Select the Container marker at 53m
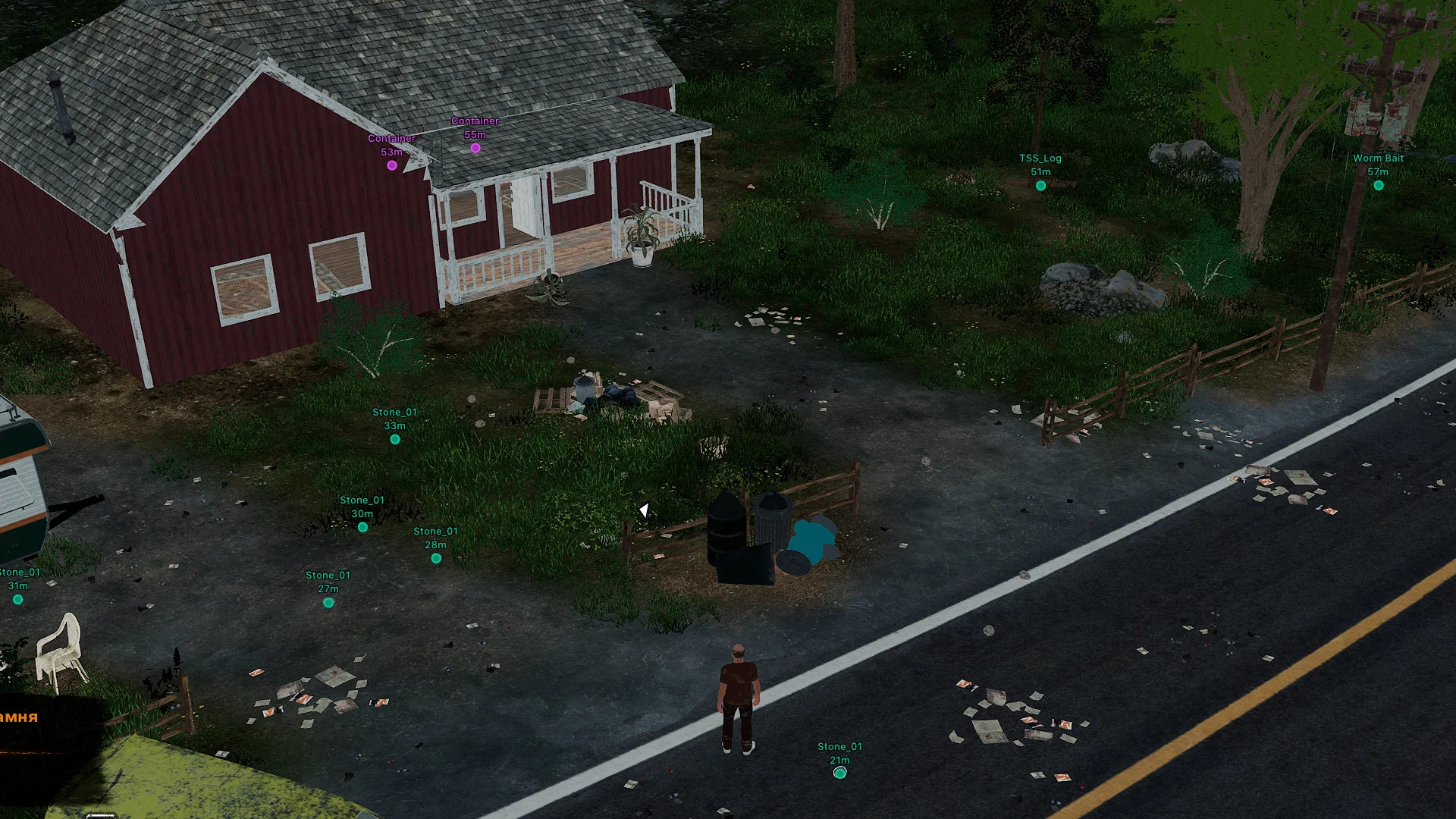Screen dimensions: 1456x819 click(392, 165)
